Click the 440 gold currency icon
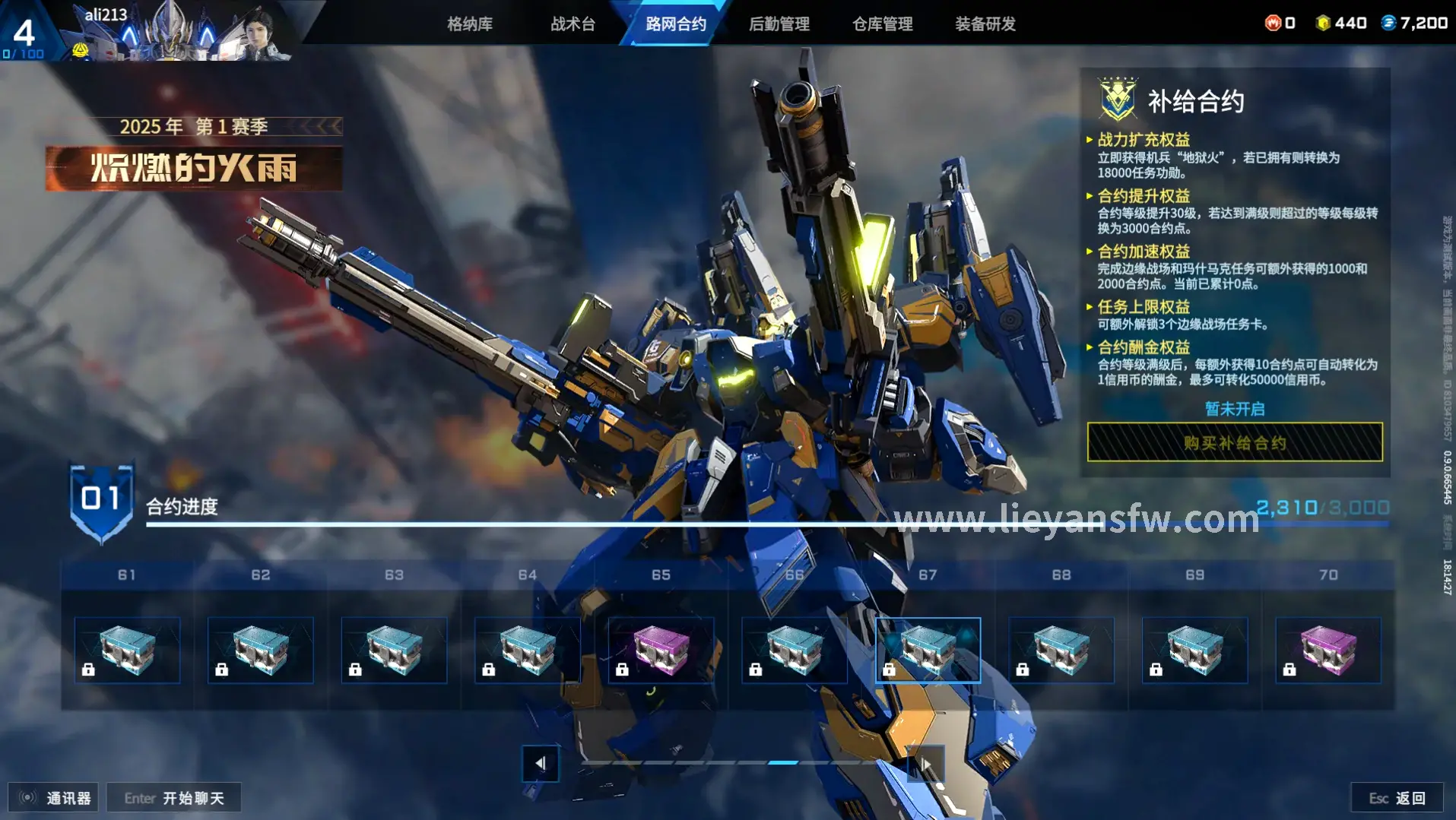The width and height of the screenshot is (1456, 820). 1323,23
